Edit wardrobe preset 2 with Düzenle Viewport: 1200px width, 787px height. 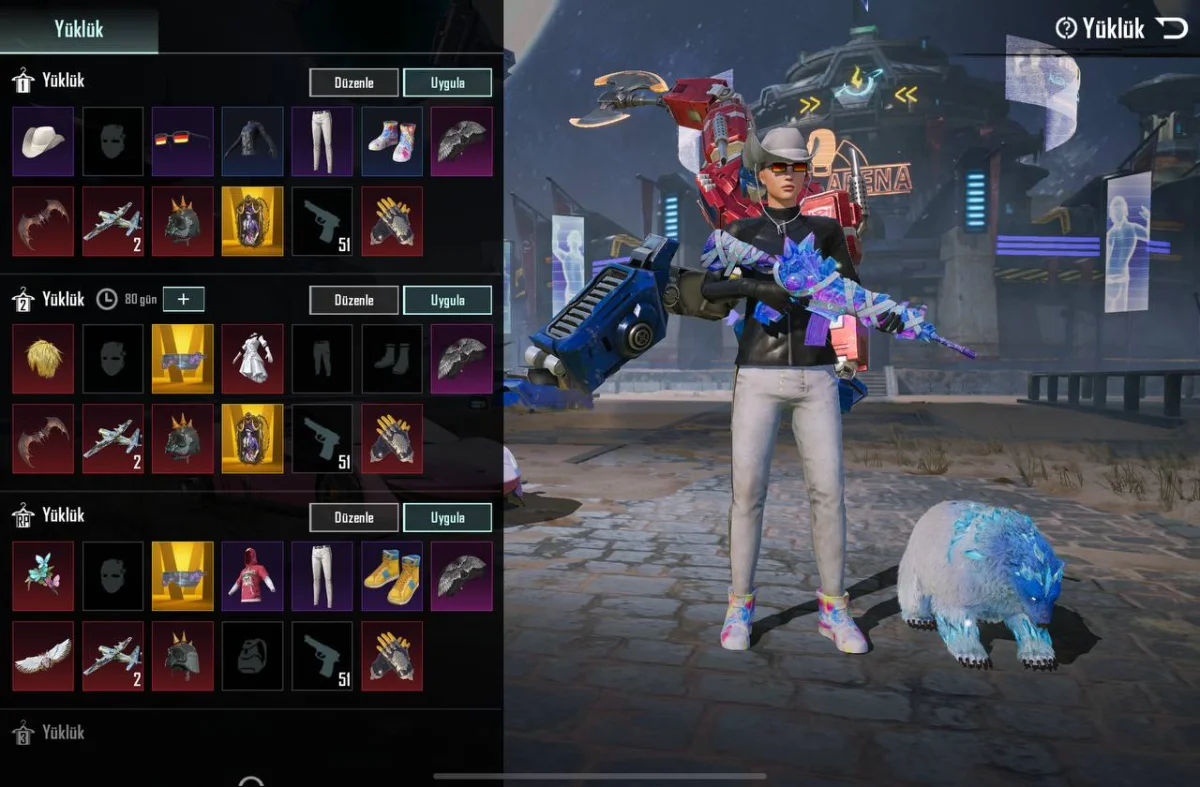[x=353, y=300]
